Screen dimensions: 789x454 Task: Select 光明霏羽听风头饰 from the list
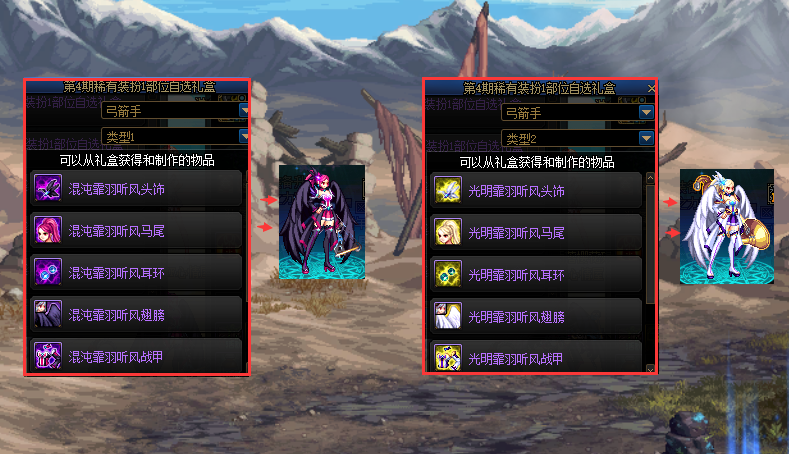[x=537, y=190]
